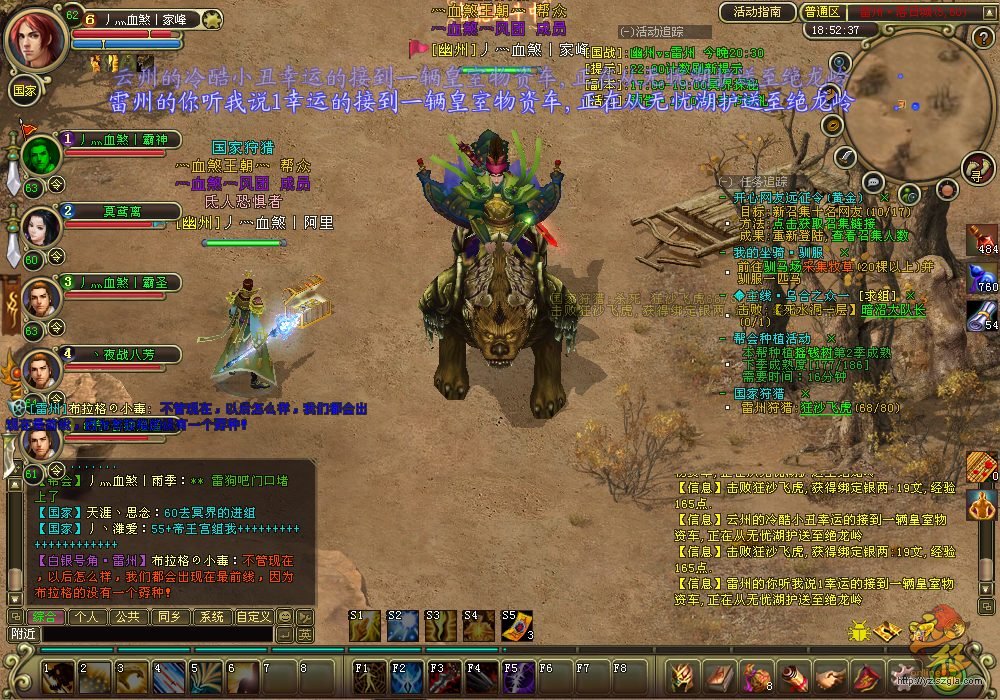Switch to the 综合 chat tab

click(x=44, y=617)
